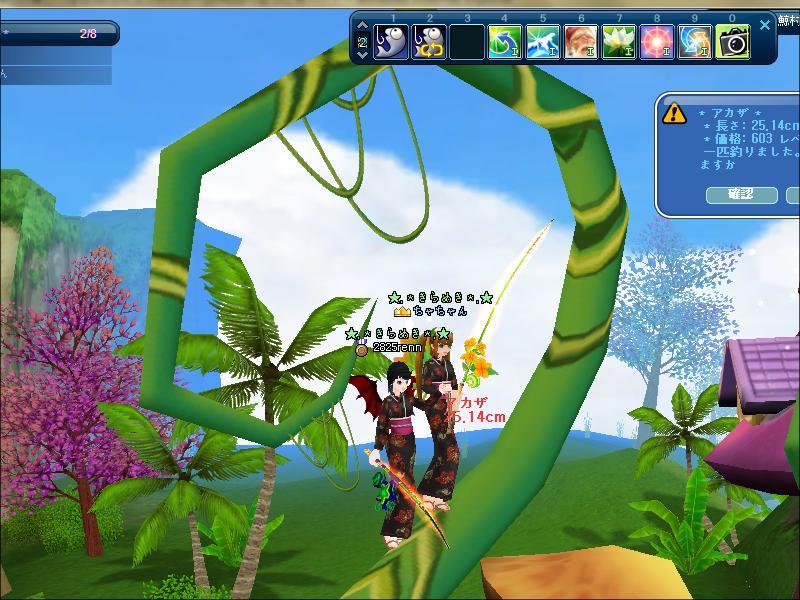Use the pink starburst skill
This screenshot has height=600, width=800.
pyautogui.click(x=657, y=43)
